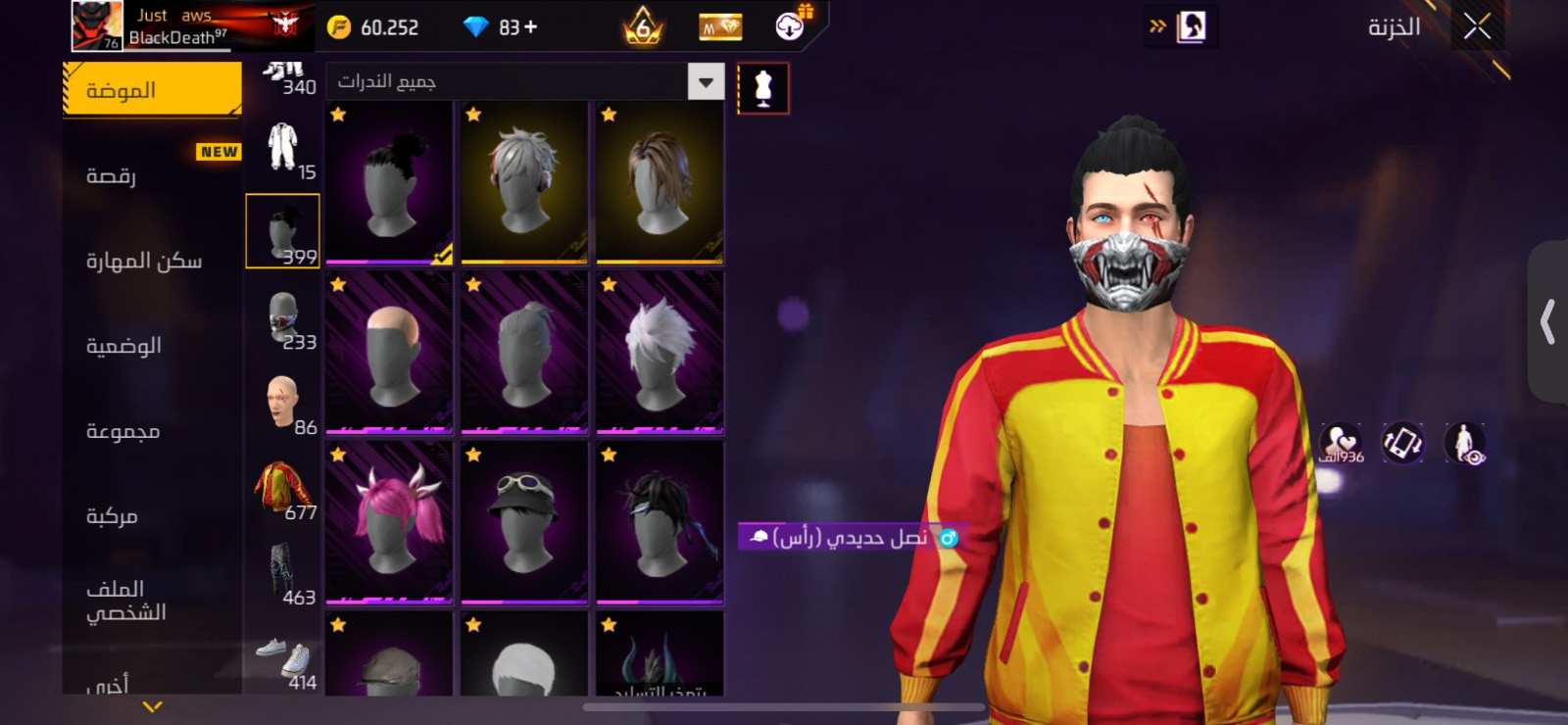Select the black cap with goggles

[524, 520]
